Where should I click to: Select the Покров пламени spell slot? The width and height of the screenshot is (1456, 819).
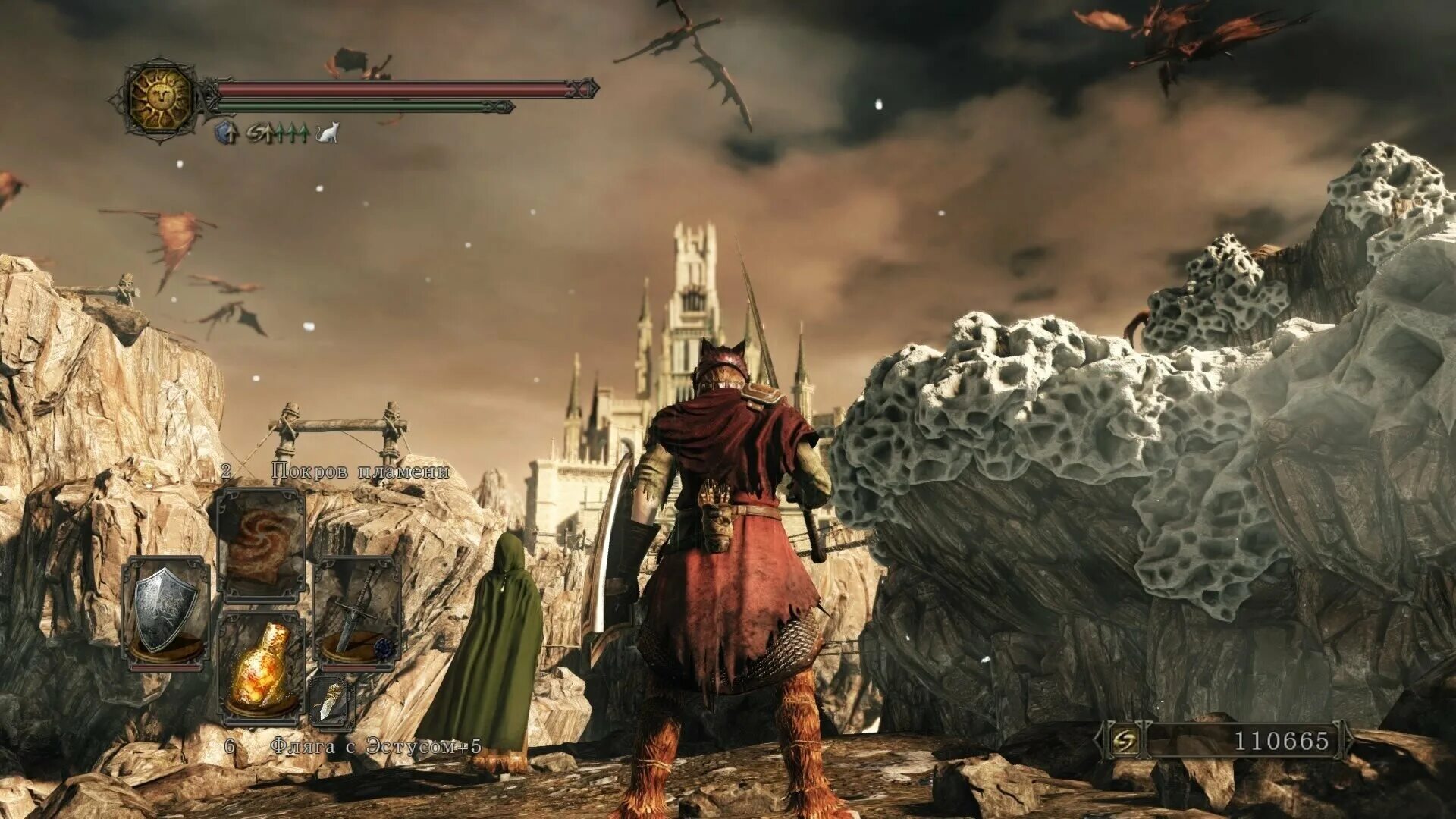[x=260, y=544]
